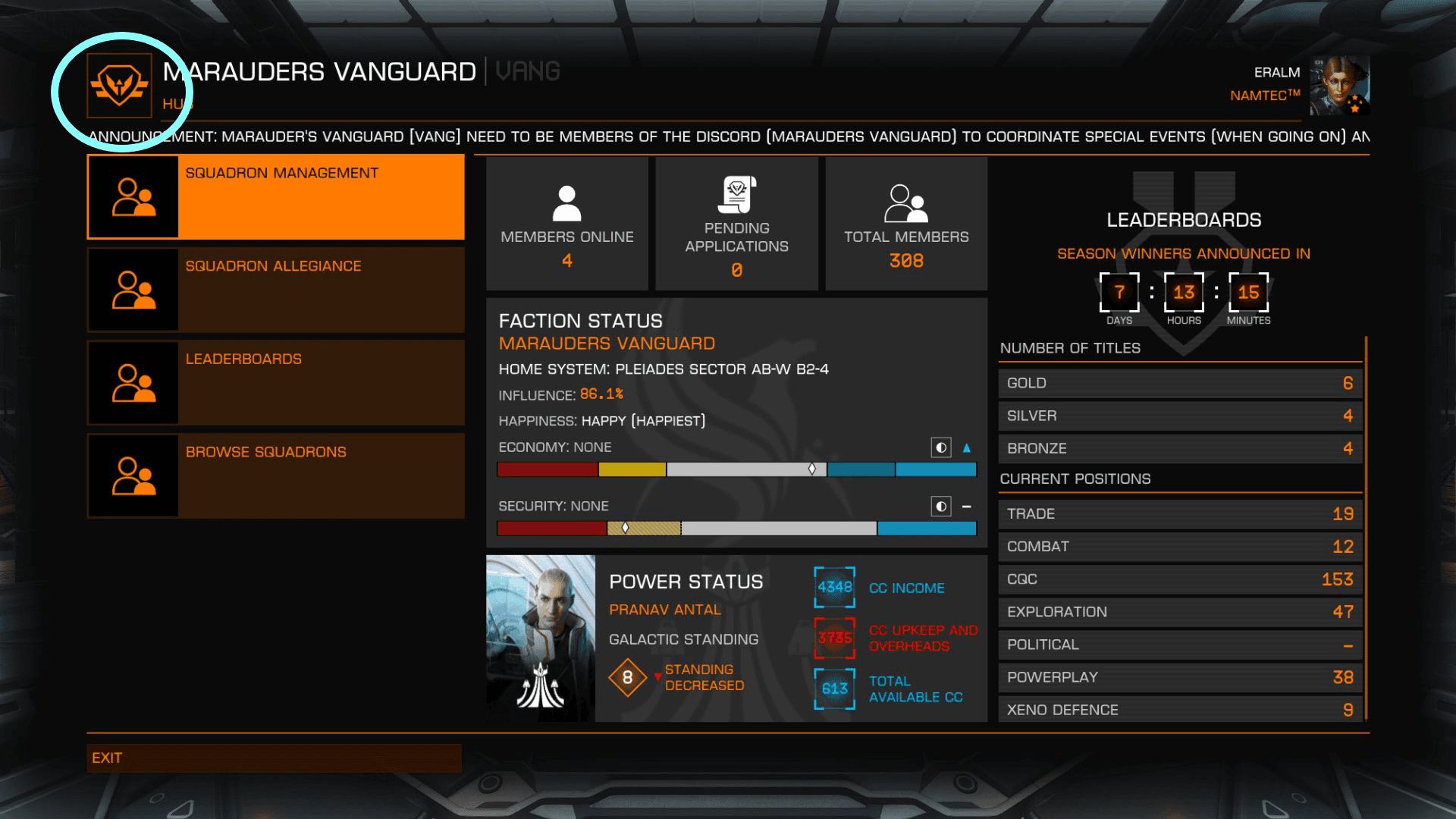Open the Combat leaderboard position row
Viewport: 1456px width, 819px height.
(x=1180, y=547)
